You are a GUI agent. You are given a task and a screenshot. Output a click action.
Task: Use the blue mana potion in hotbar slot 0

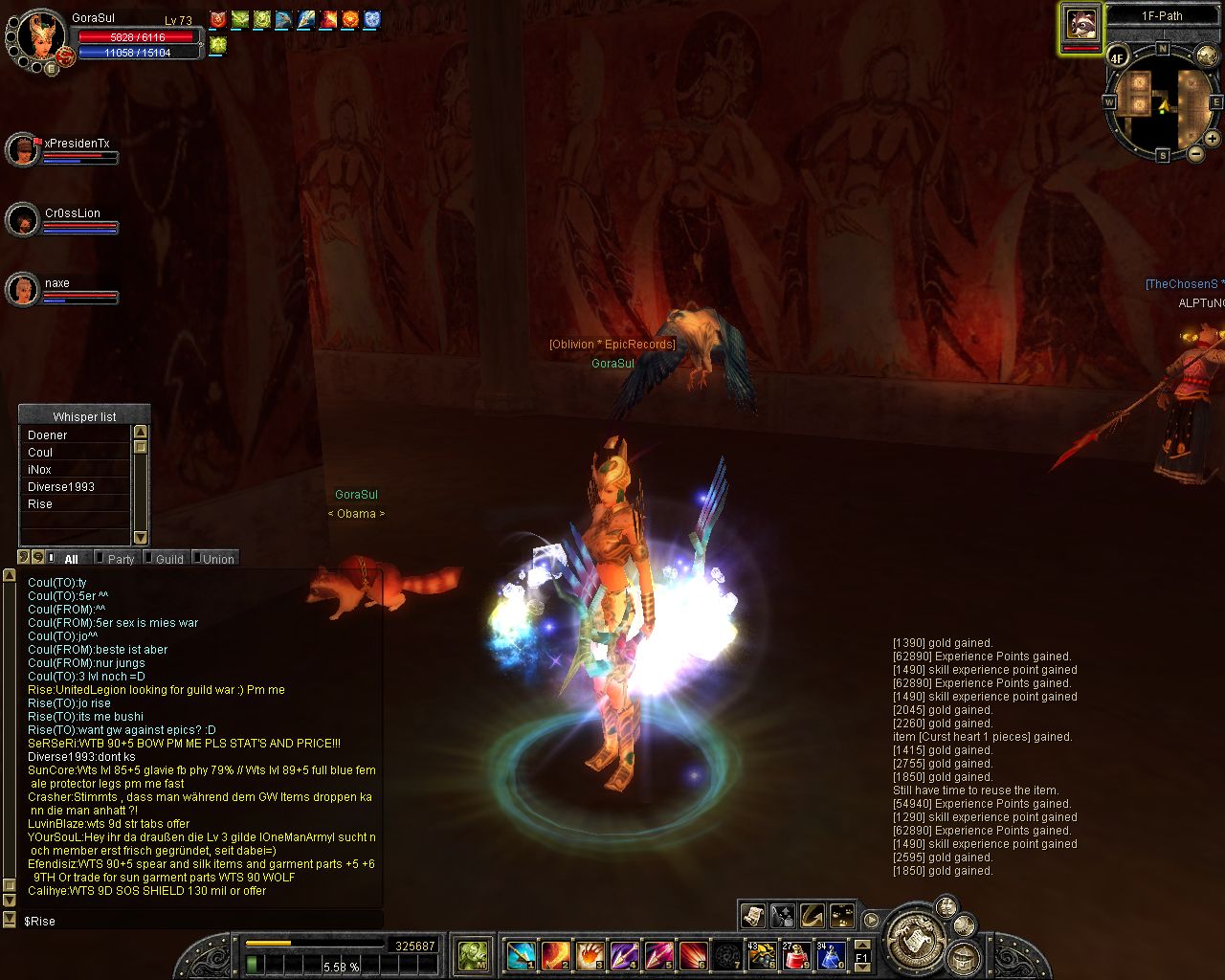(831, 954)
